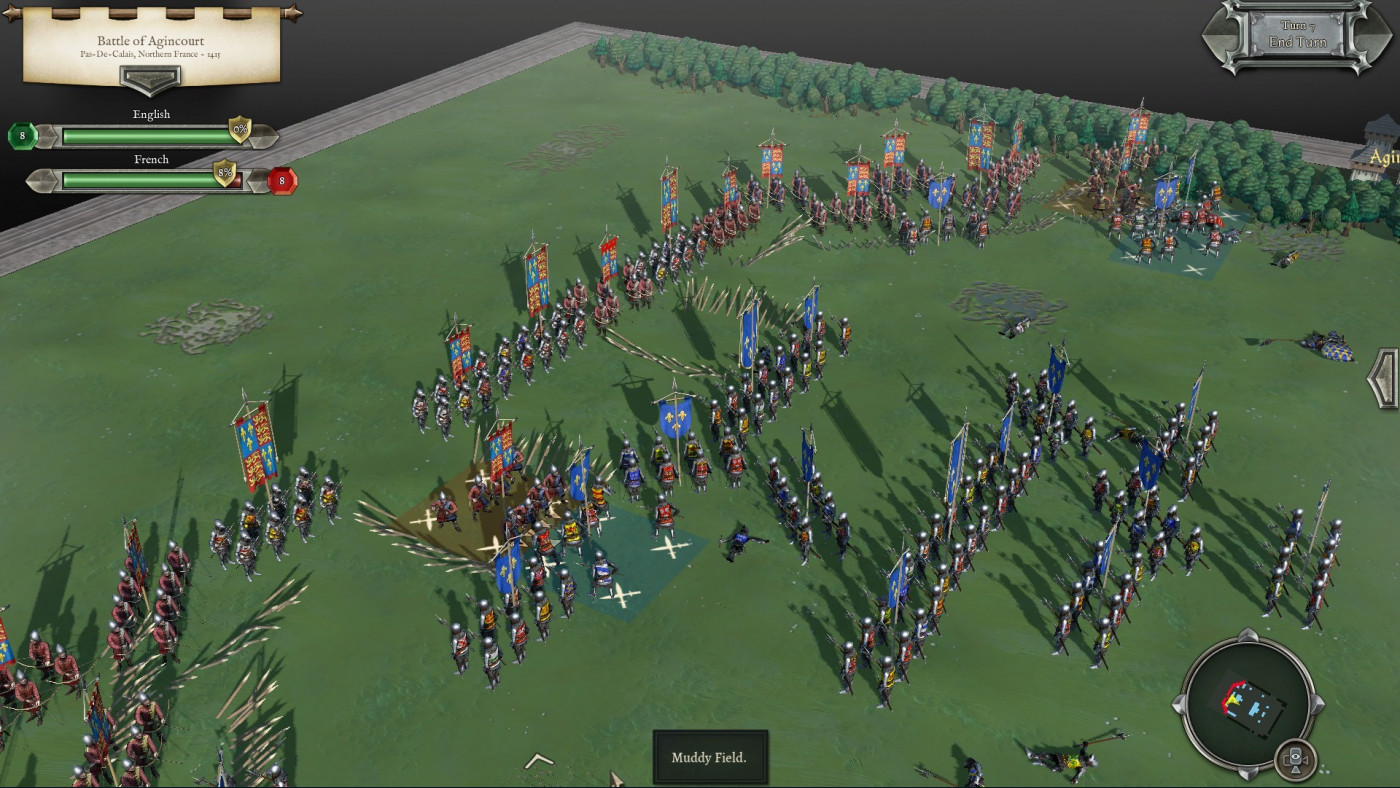Screen dimensions: 1400x788
Task: Click the Muddy Field terrain label
Action: (x=710, y=758)
